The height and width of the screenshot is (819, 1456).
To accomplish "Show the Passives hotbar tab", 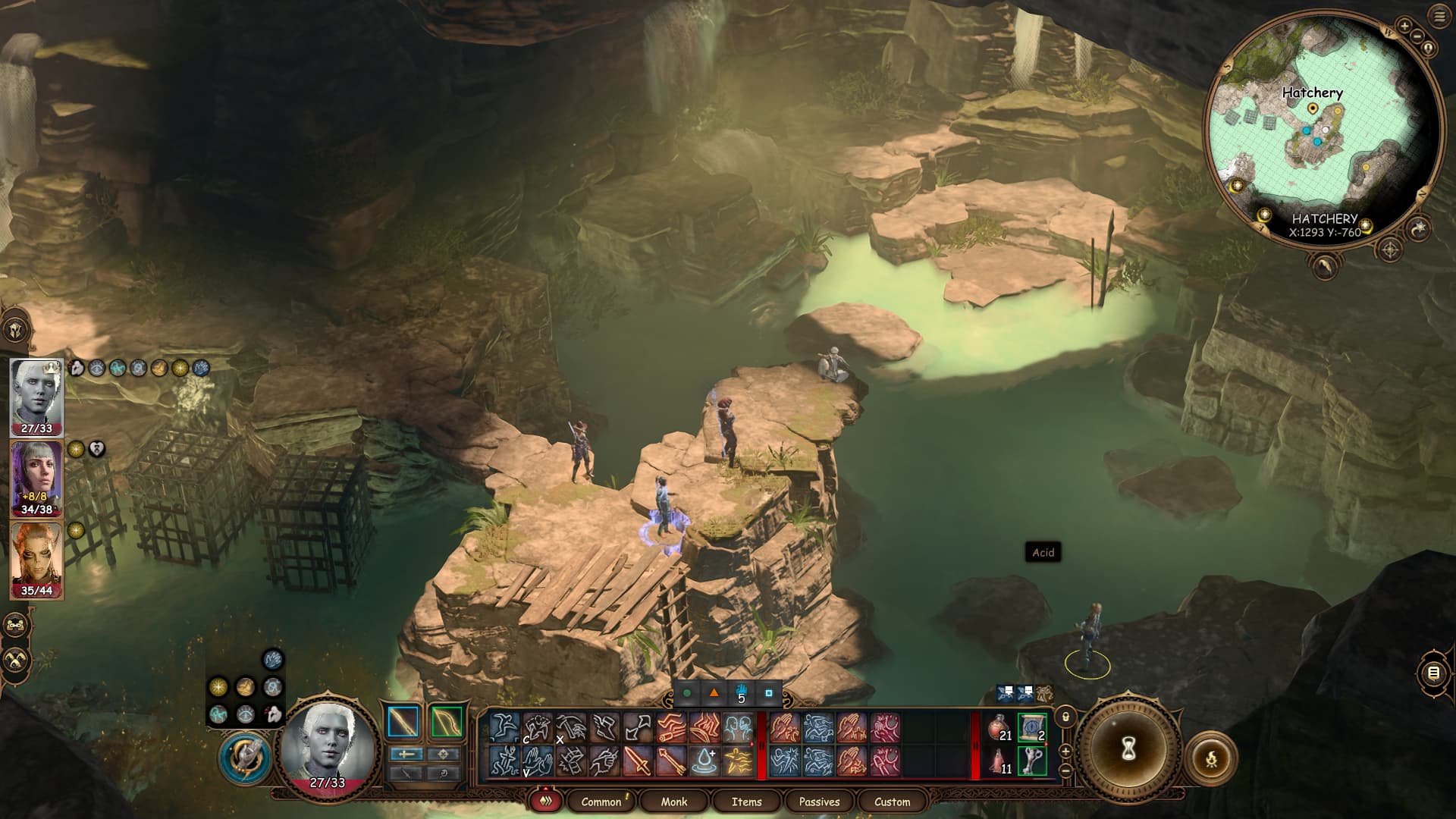I will point(819,802).
